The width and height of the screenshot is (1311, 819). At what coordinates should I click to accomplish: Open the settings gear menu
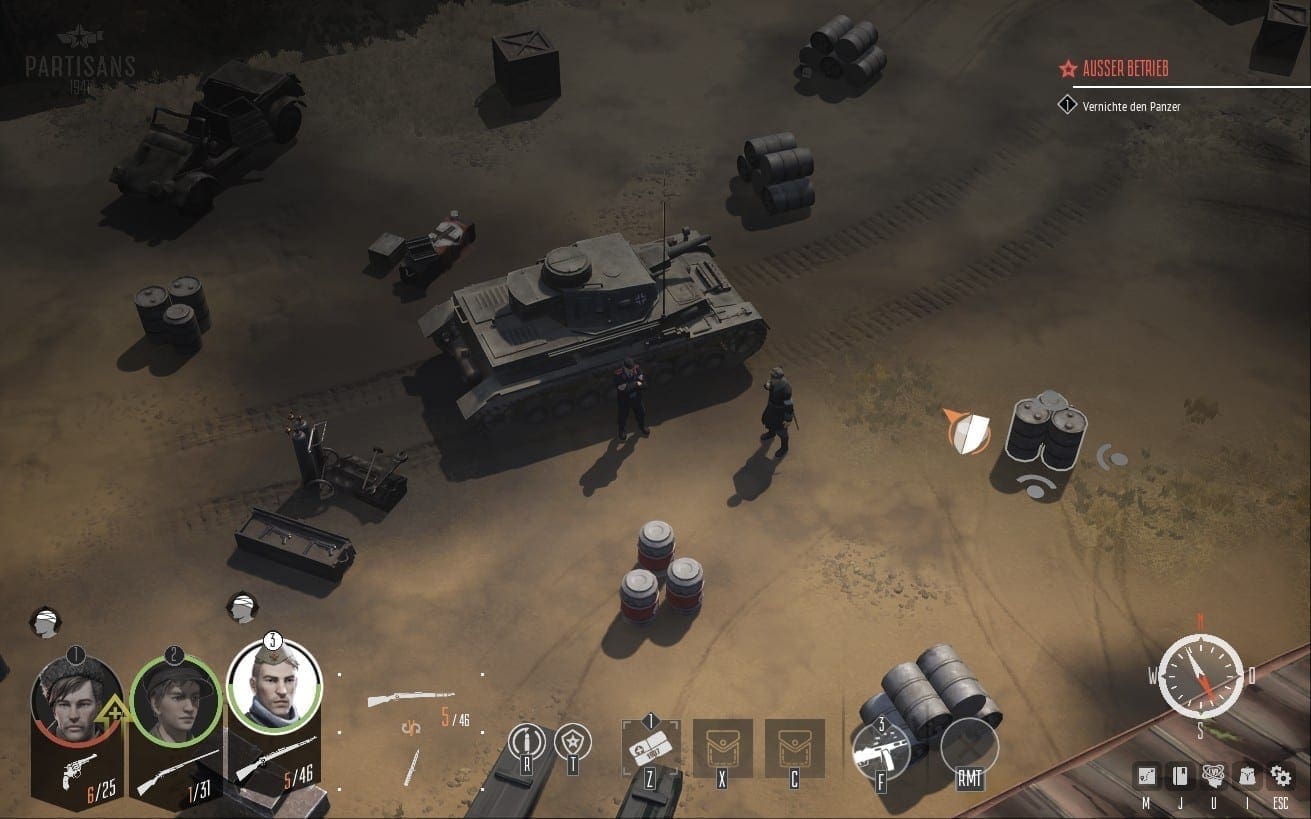pos(1281,775)
